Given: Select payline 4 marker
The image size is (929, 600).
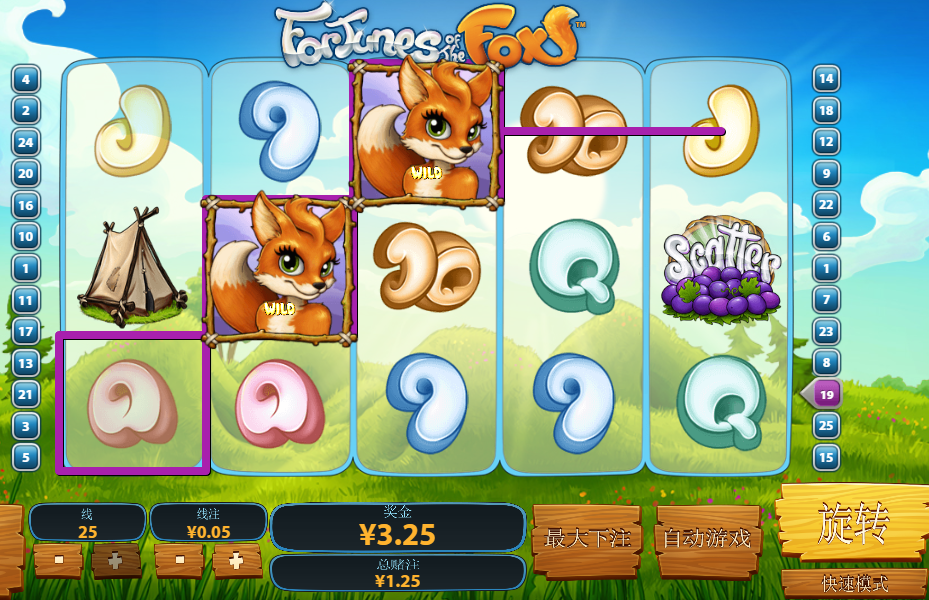Looking at the screenshot, I should click(x=25, y=79).
